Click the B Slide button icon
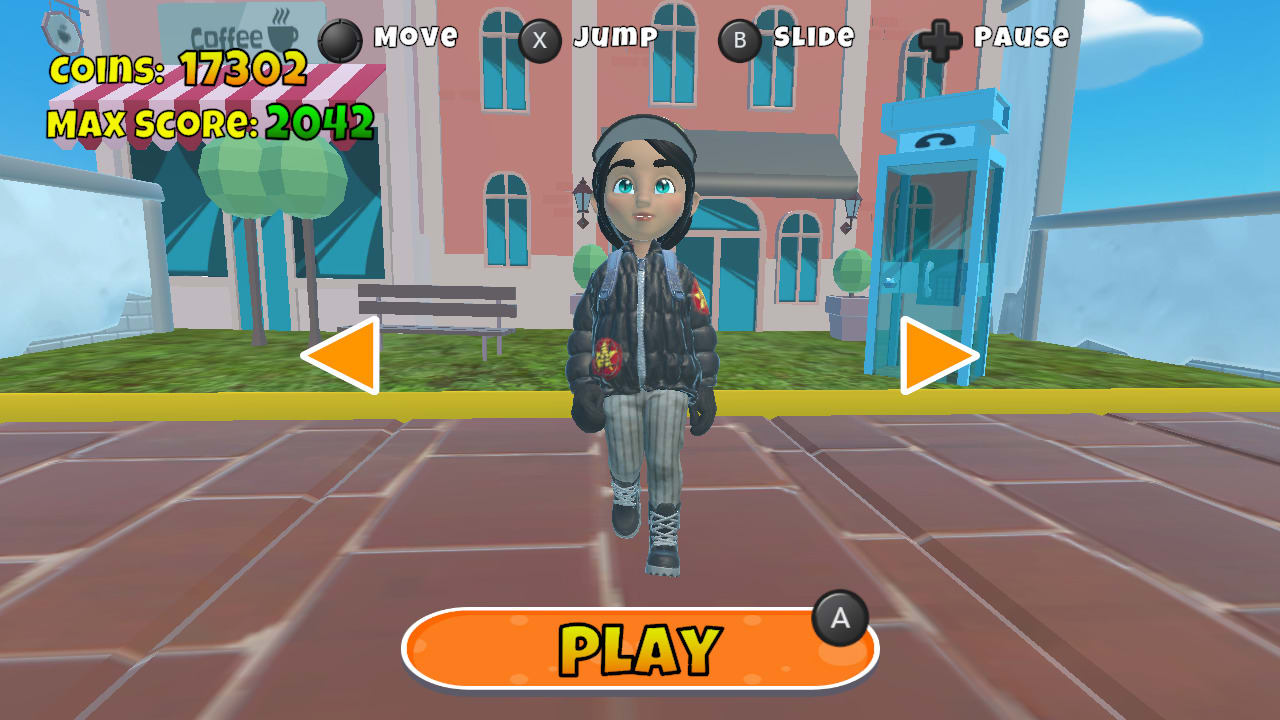The width and height of the screenshot is (1280, 720). point(738,38)
